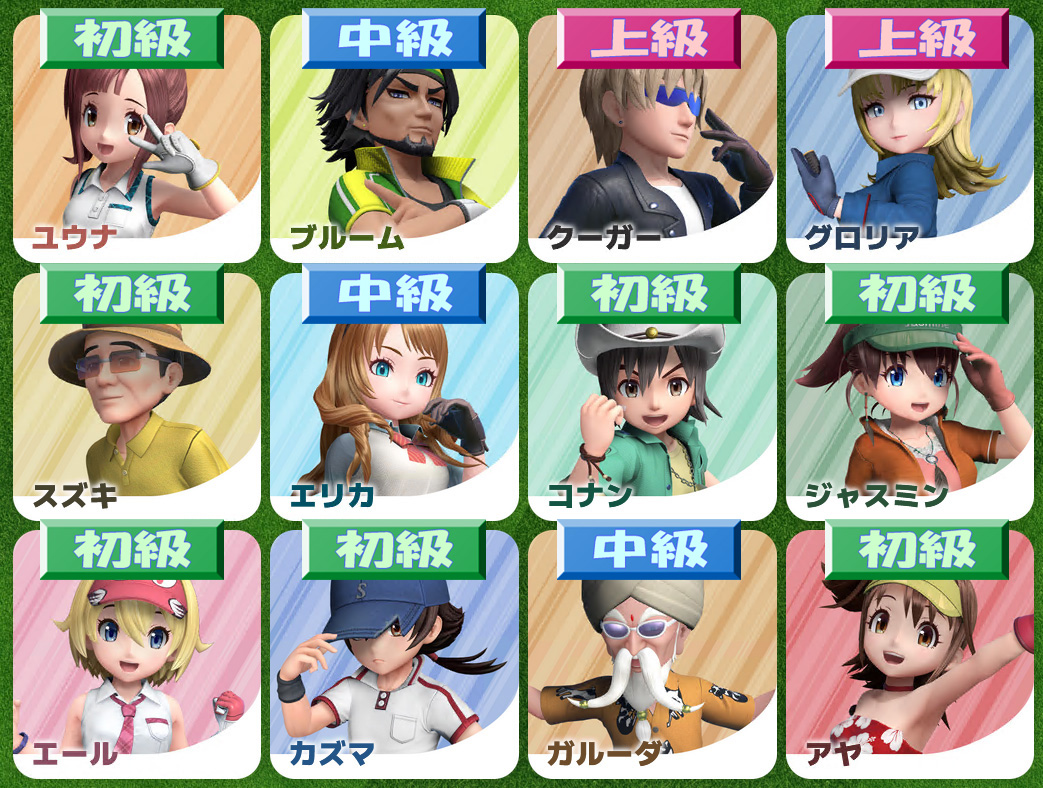Select the character tile for ユウナ

click(136, 140)
